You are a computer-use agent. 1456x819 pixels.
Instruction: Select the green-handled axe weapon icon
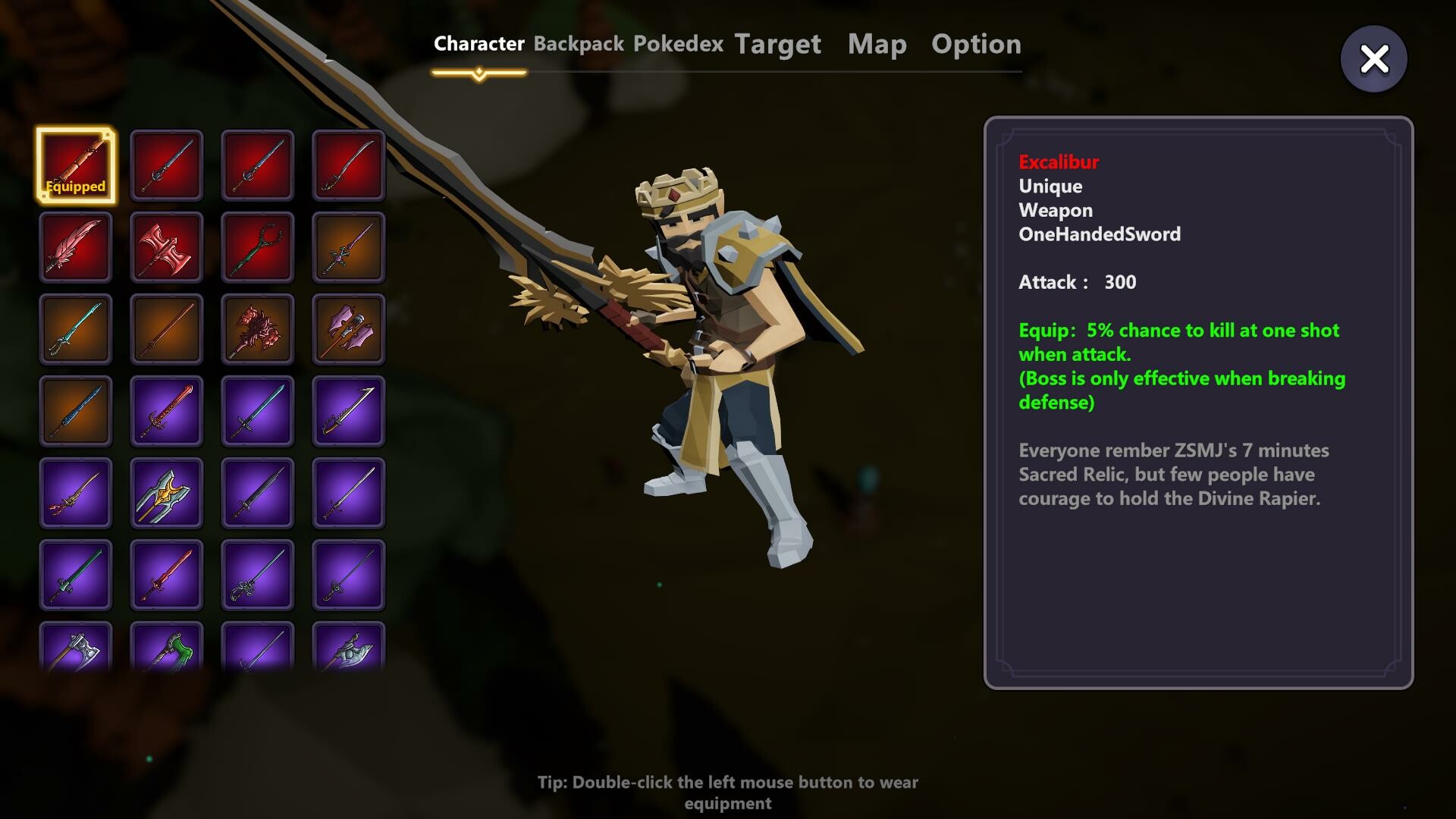coord(167,652)
